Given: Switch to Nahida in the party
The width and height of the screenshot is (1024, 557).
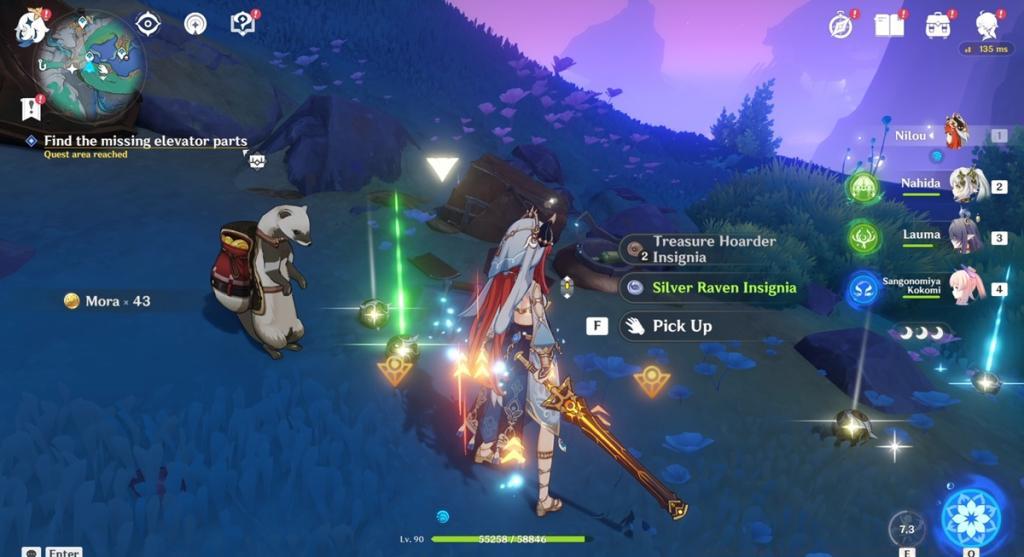Looking at the screenshot, I should 967,185.
